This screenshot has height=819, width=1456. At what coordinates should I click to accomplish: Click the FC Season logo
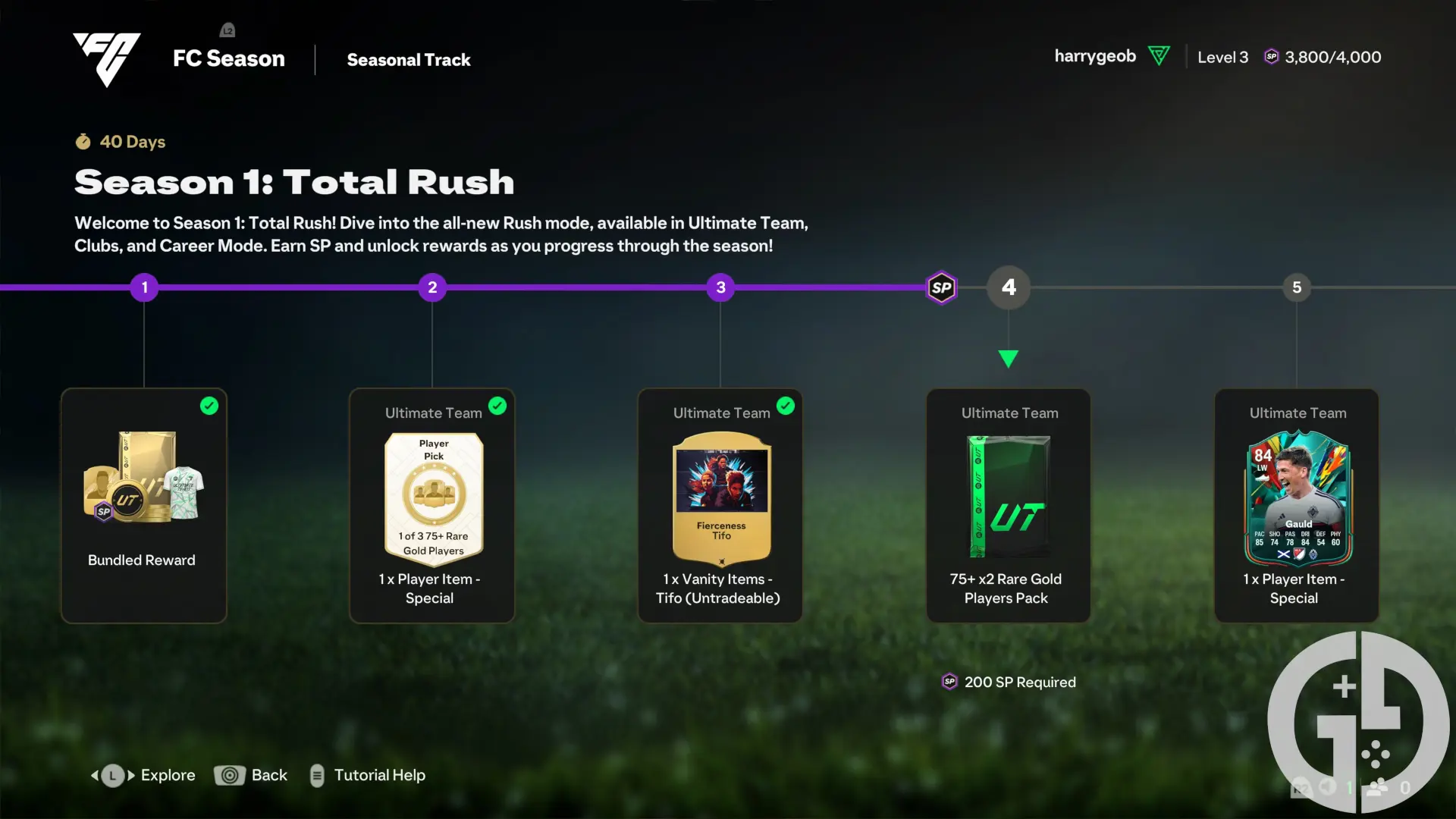coord(107,59)
